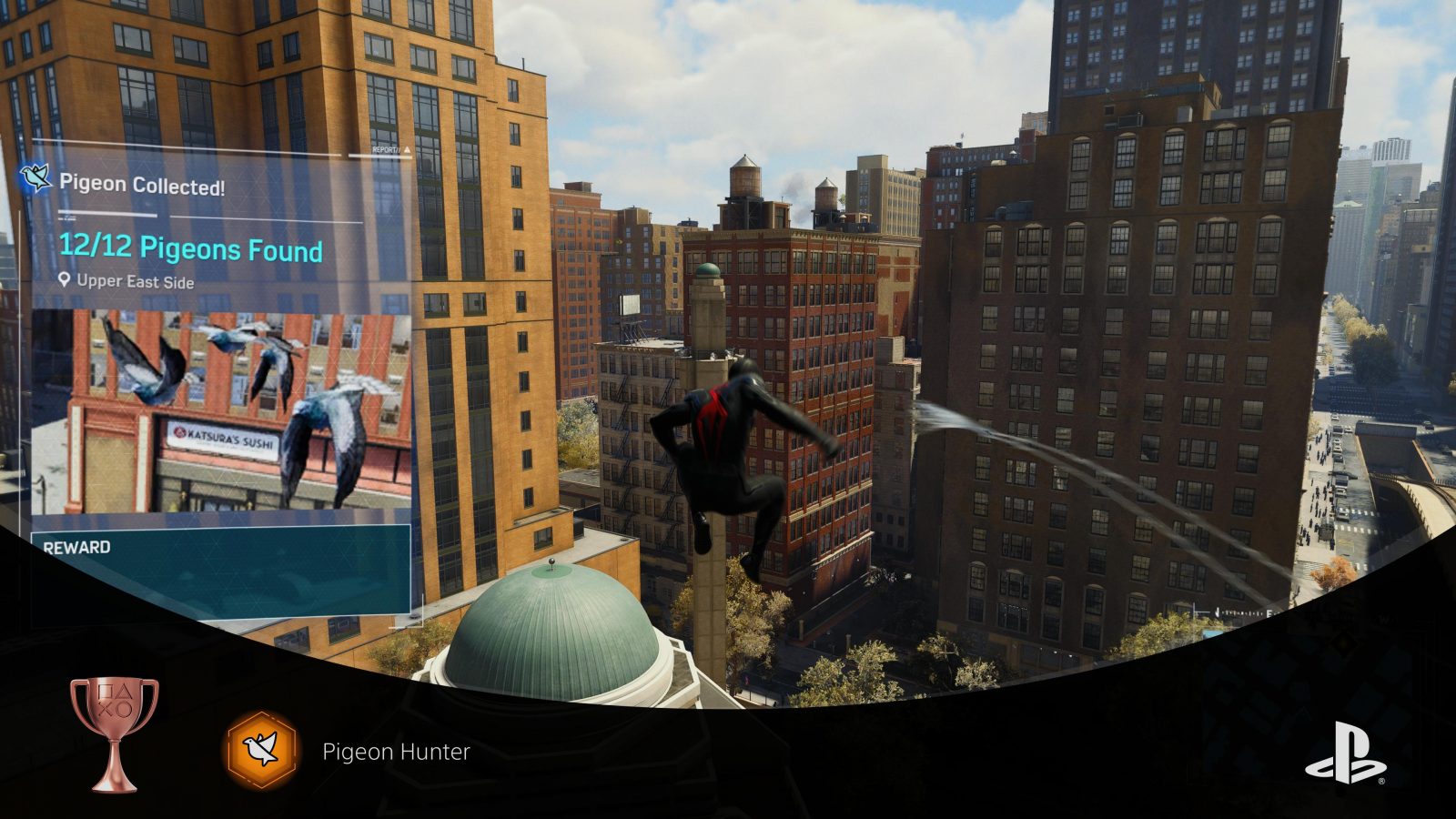1456x819 pixels.
Task: Click the white waypoint arrow on the compass strip
Action: coord(1217,612)
